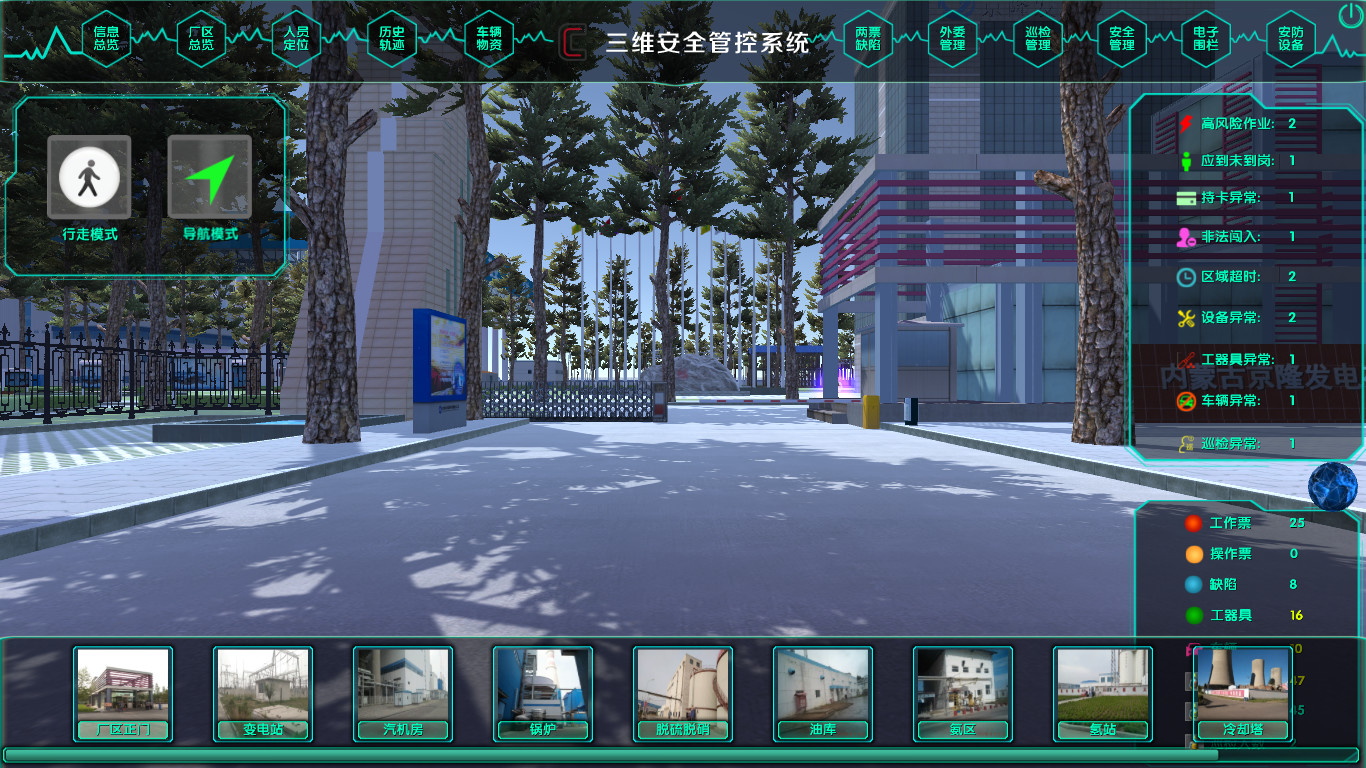Open the 信息总览 menu hexagon

106,38
